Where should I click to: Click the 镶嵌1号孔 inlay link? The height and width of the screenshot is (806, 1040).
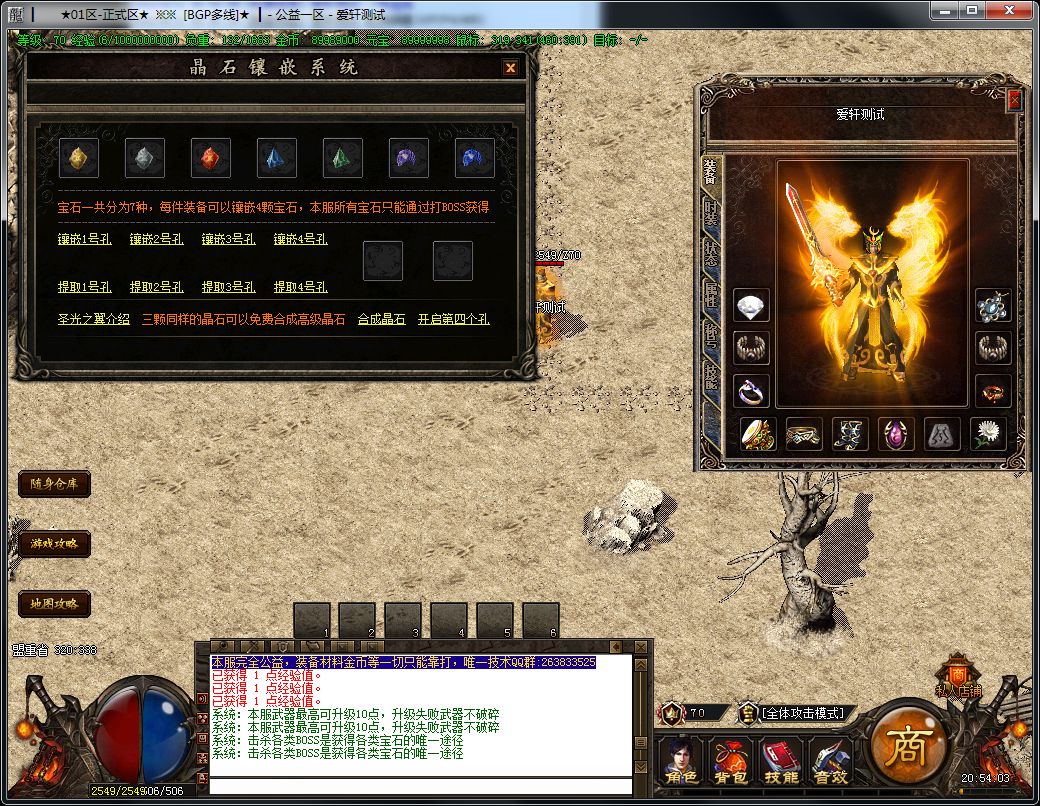(85, 240)
